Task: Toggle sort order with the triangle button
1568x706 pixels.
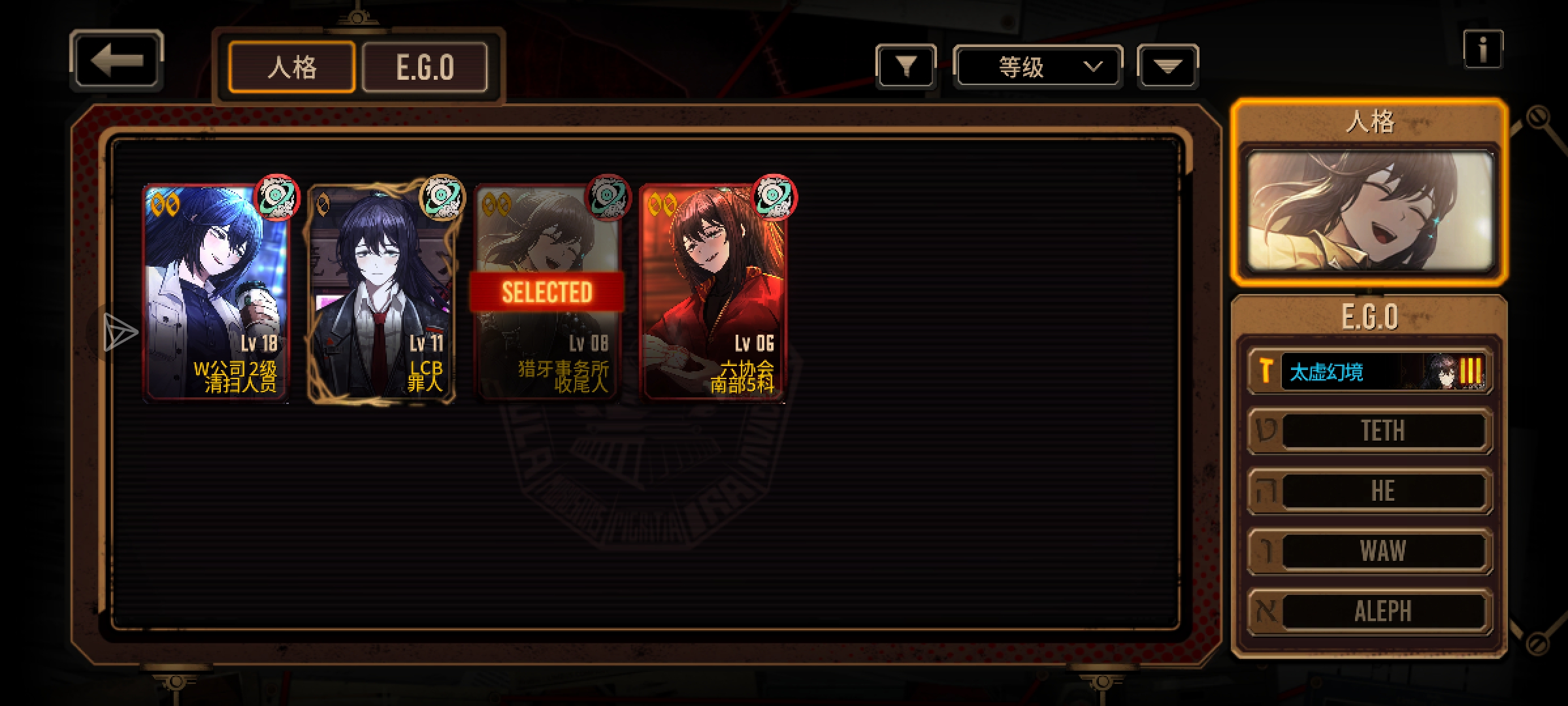Action: click(1168, 66)
